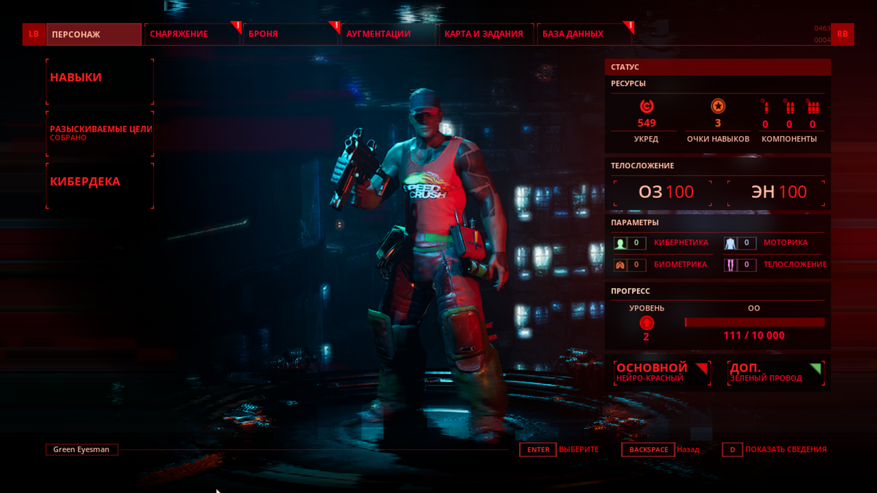Select Разыскиваемые цели entry
Image resolution: width=877 pixels, height=493 pixels.
(x=100, y=132)
